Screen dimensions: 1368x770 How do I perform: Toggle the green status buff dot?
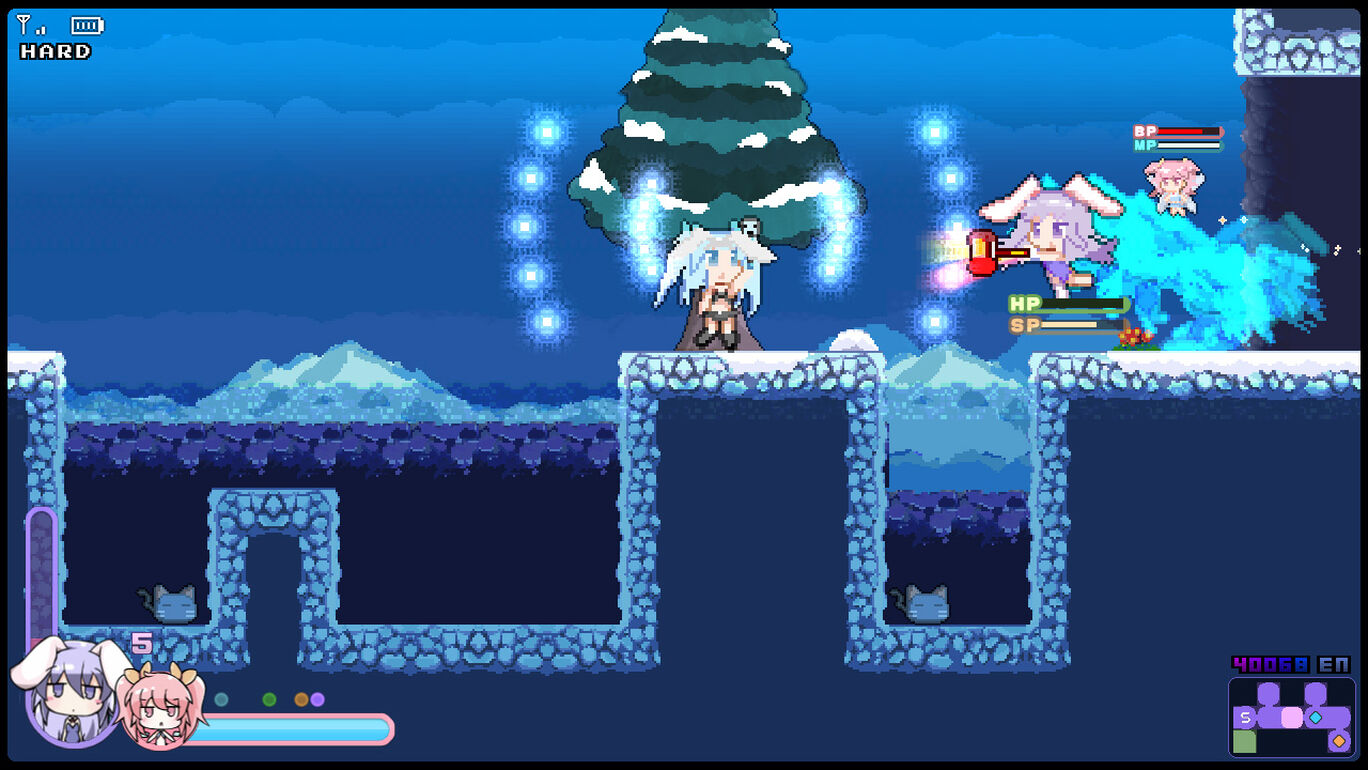click(269, 699)
